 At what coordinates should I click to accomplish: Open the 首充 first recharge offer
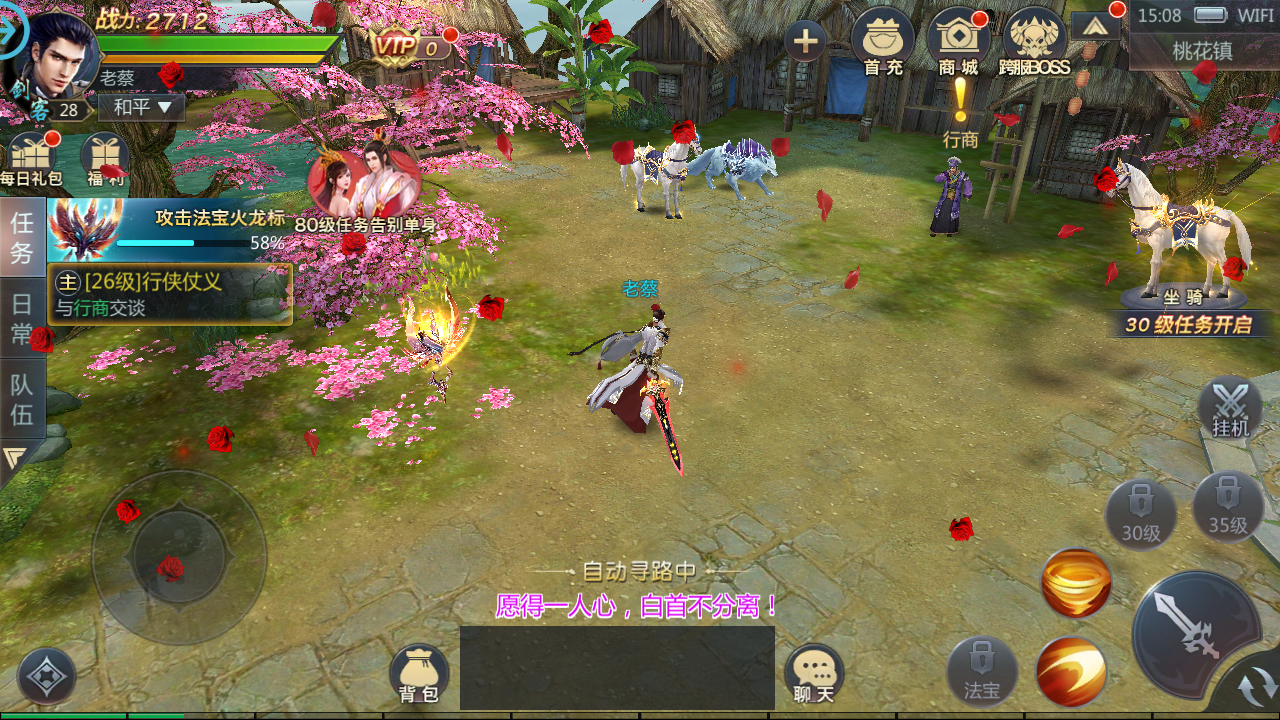click(882, 42)
